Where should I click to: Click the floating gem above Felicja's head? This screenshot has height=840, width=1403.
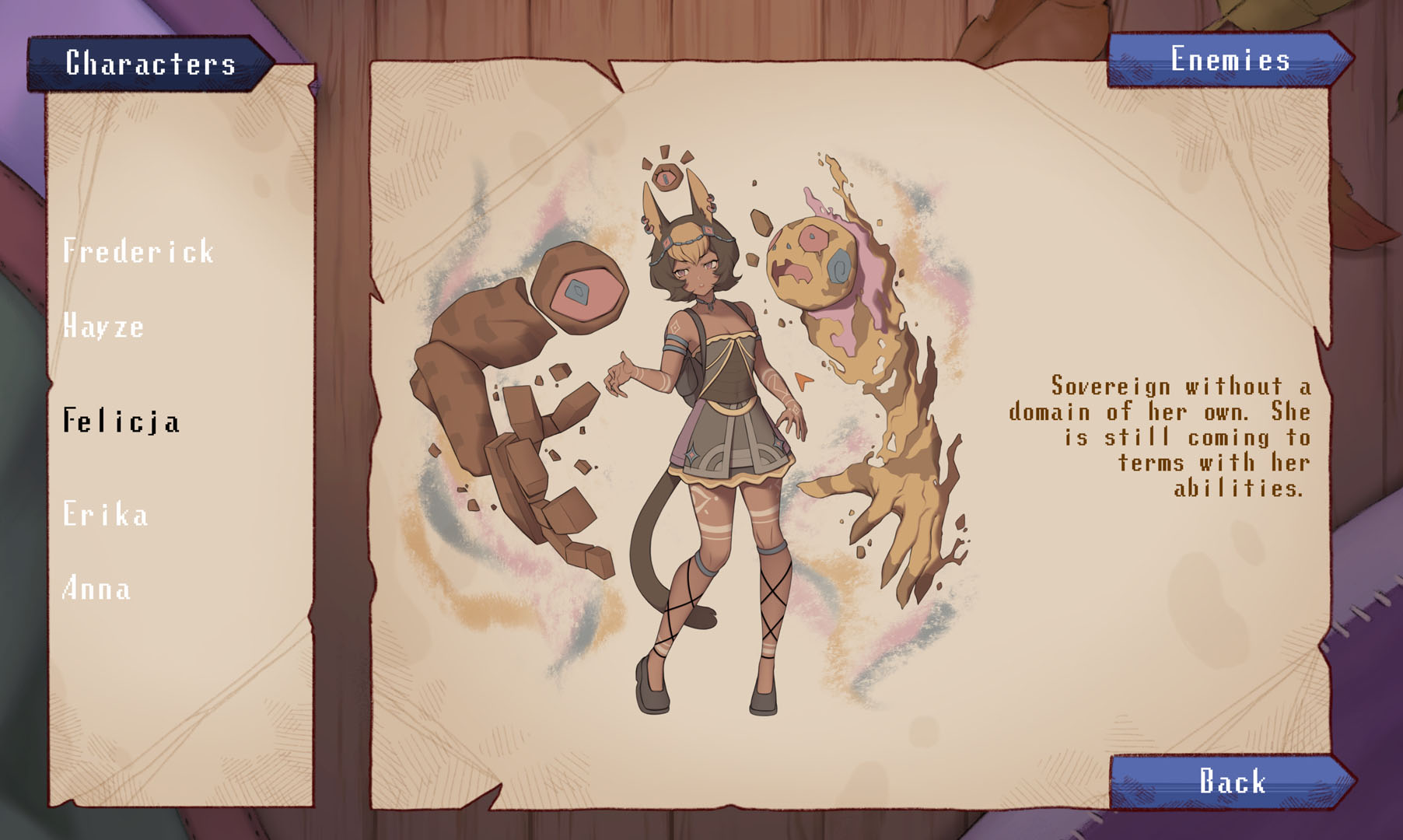(667, 177)
